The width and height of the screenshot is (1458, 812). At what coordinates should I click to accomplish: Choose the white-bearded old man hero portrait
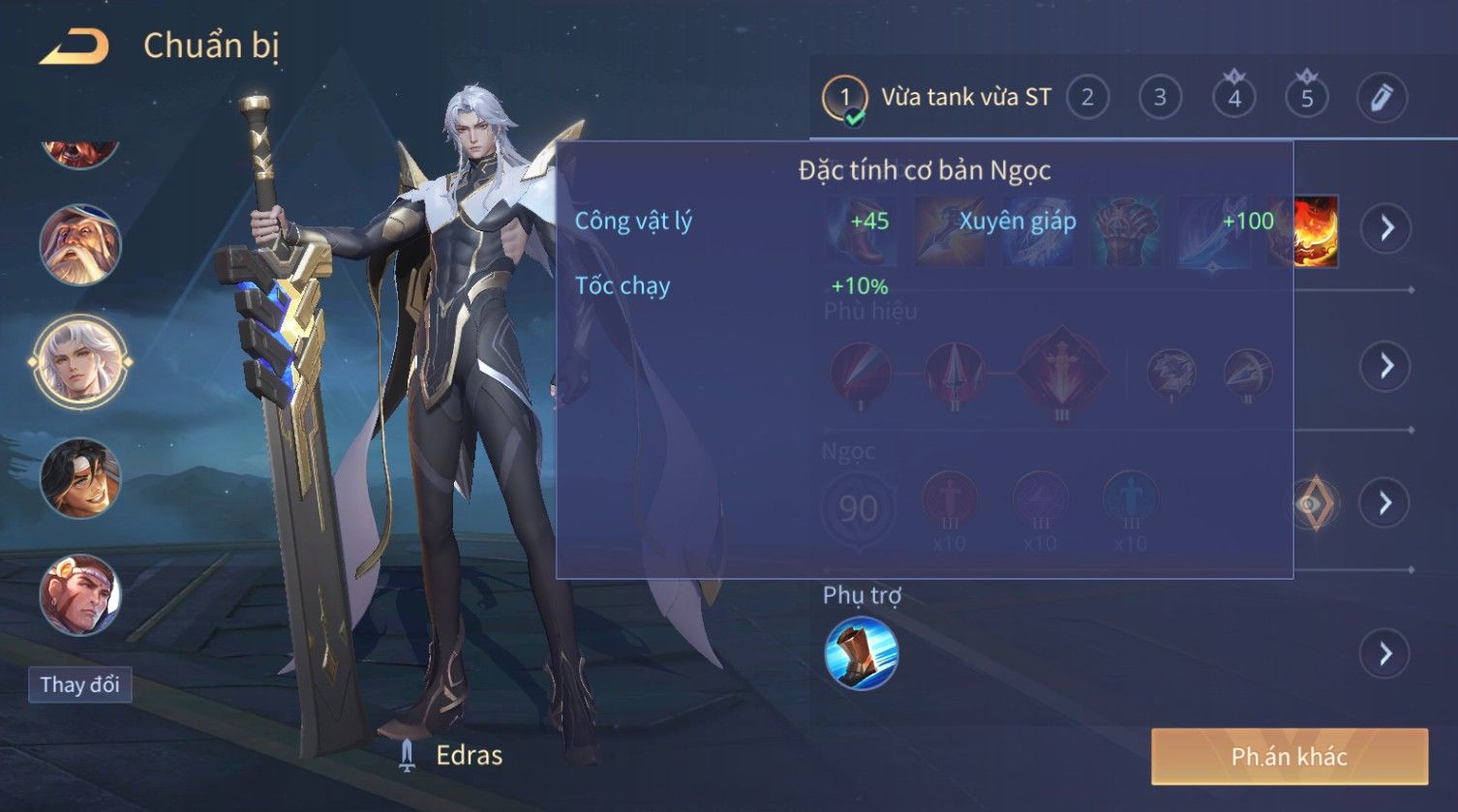[80, 245]
